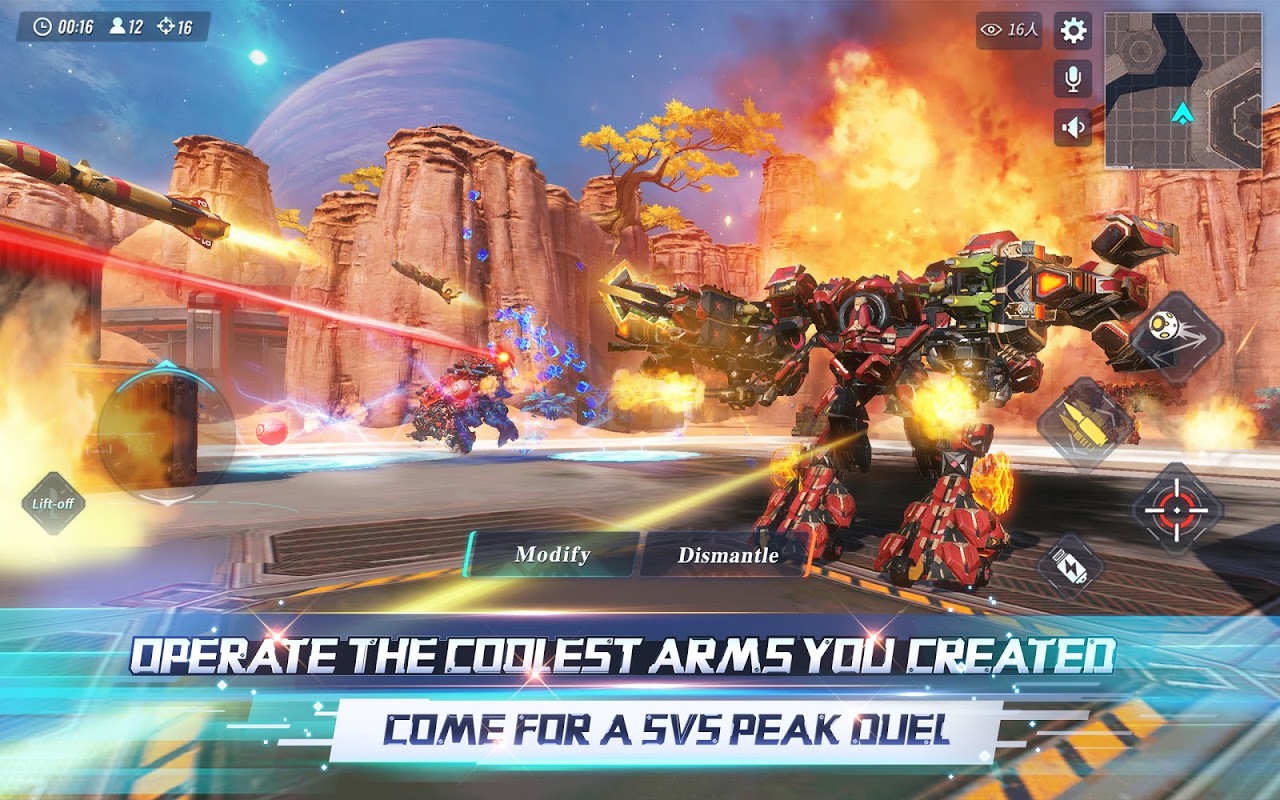The height and width of the screenshot is (800, 1280).
Task: Toggle the microphone voice chat
Action: click(1073, 79)
